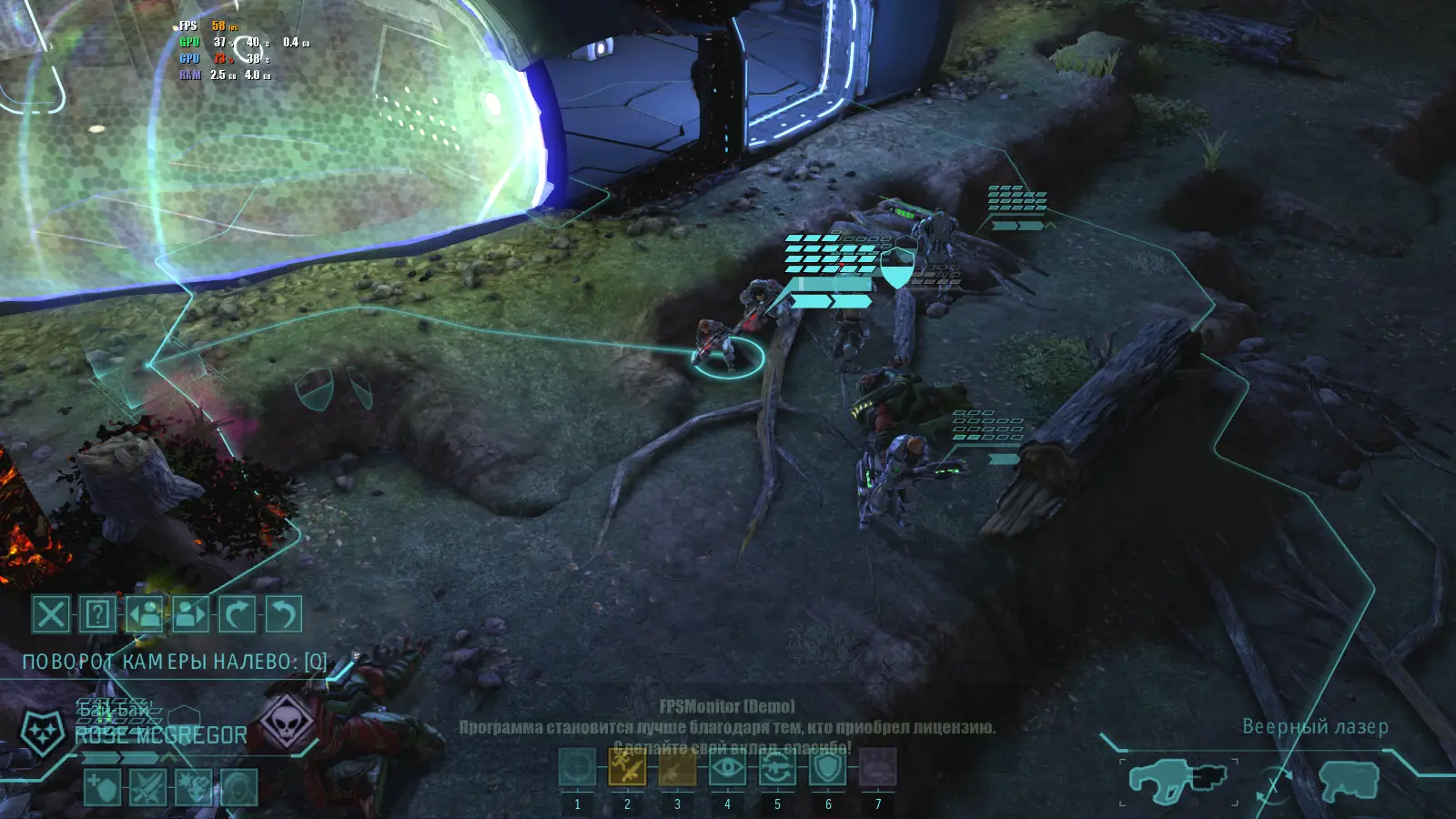Switch to the secondary weapon icon
The height and width of the screenshot is (819, 1456).
click(1349, 781)
